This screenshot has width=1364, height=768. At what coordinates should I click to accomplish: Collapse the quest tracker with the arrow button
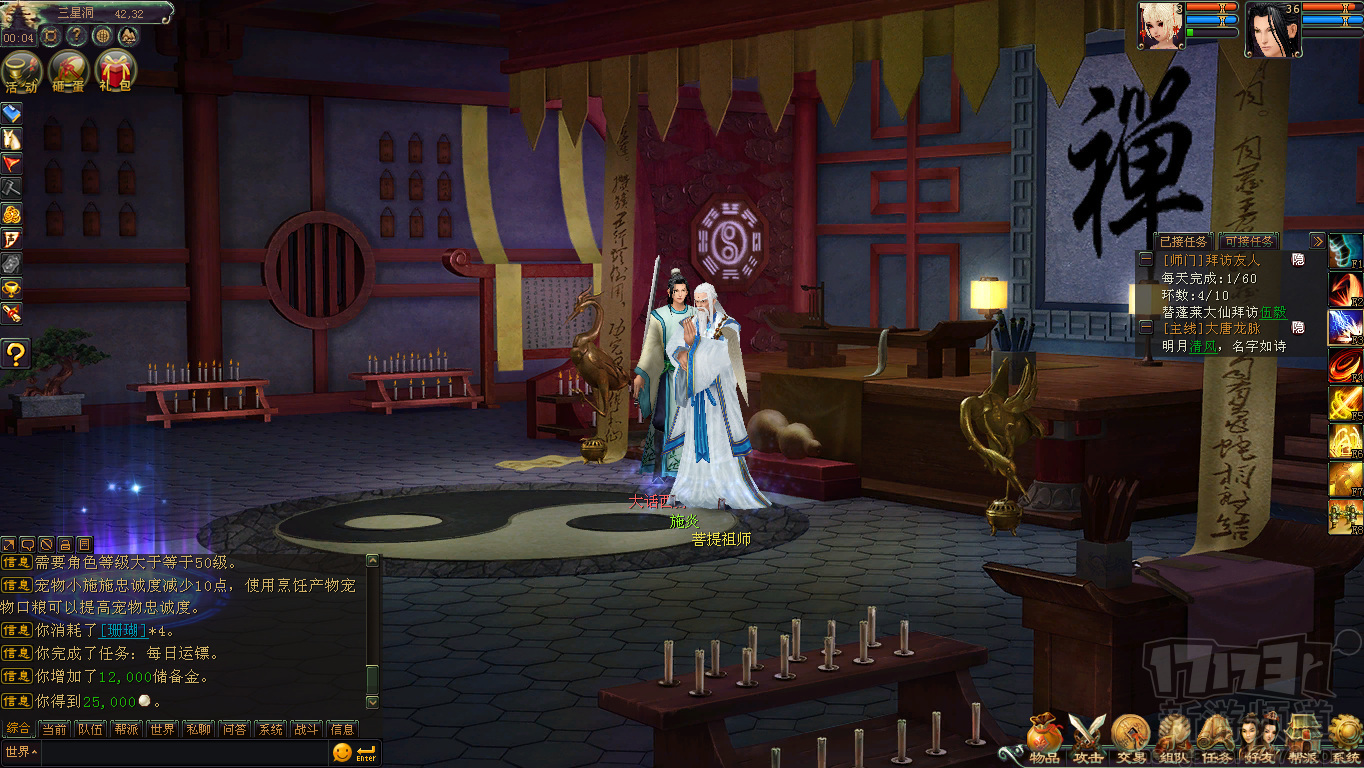(1317, 241)
